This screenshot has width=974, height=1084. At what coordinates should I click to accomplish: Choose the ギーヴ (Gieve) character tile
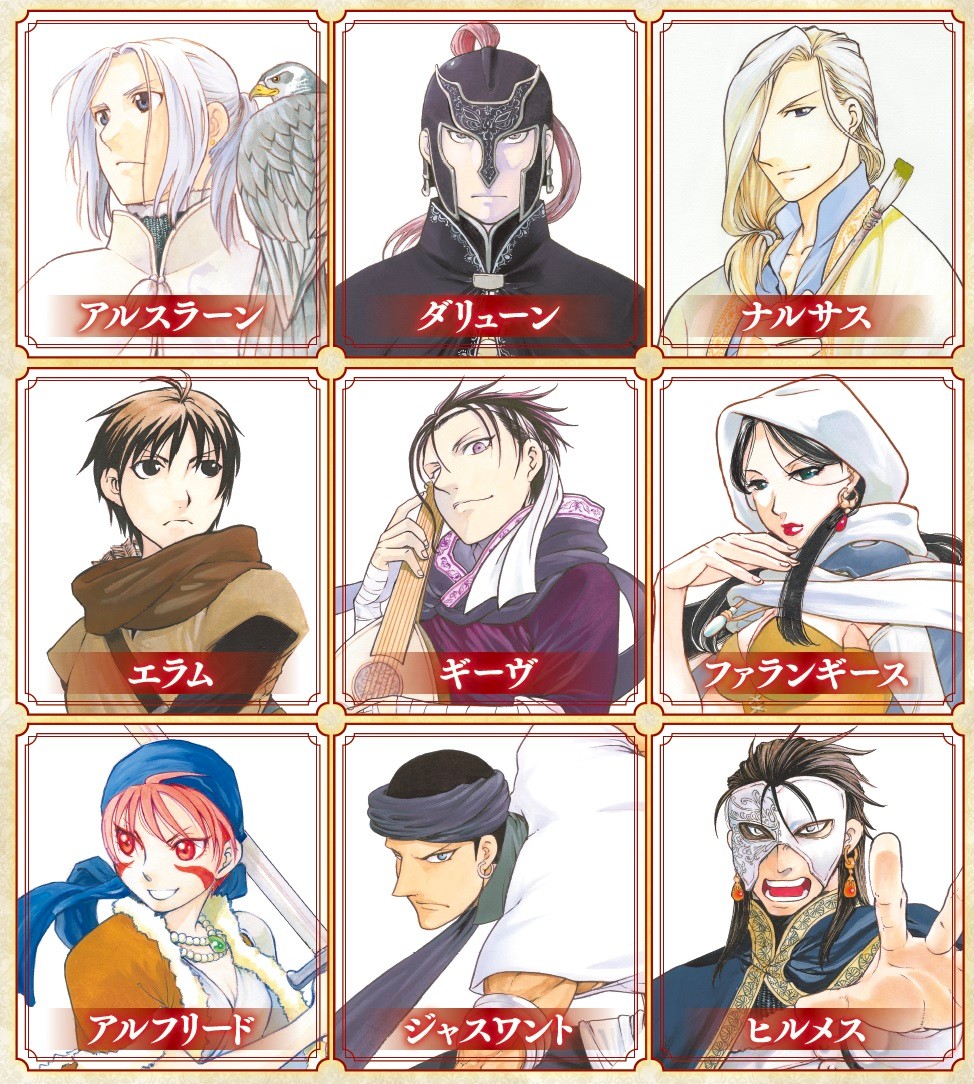pos(488,540)
